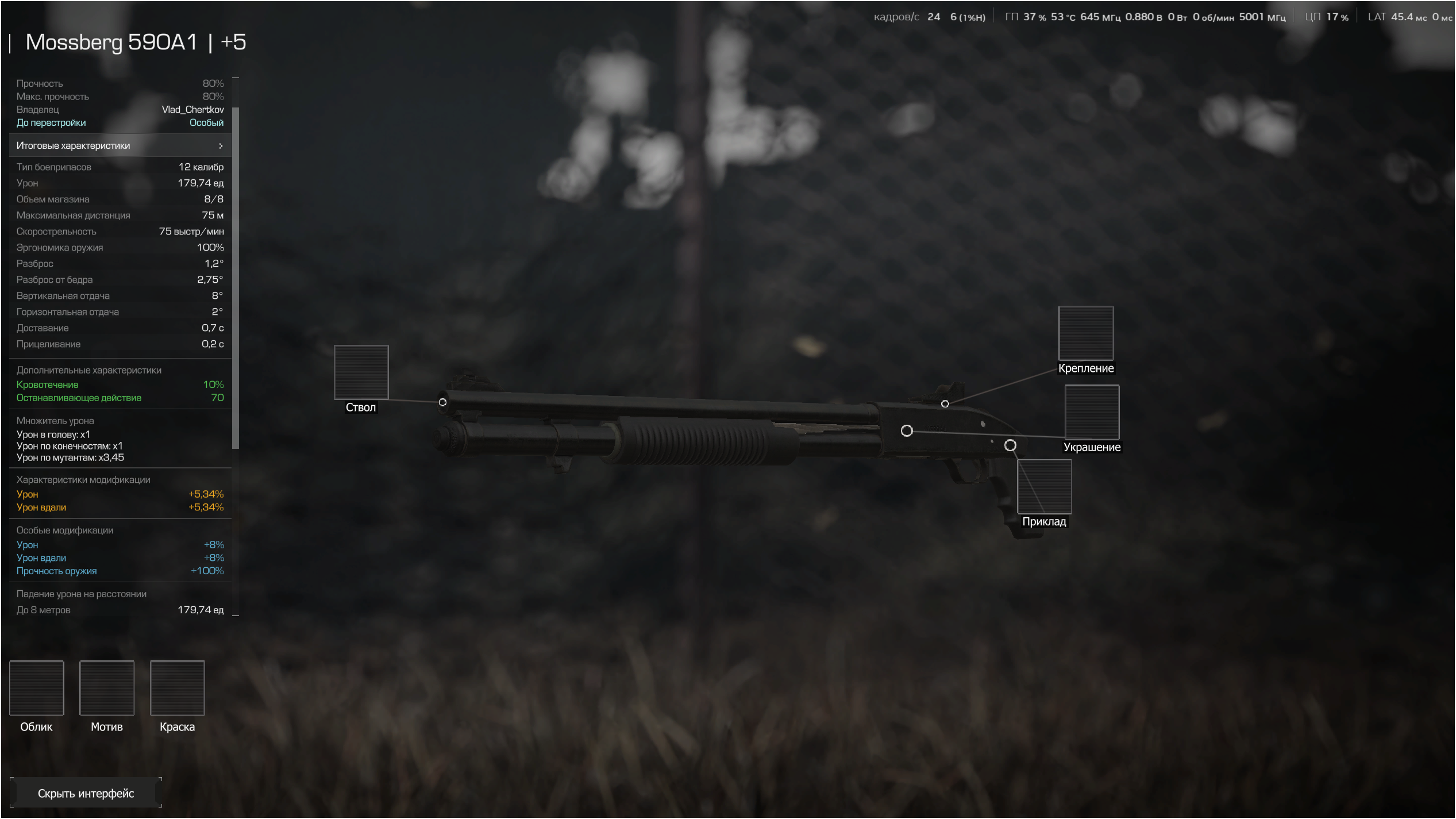Select the Крепление mount slot
The height and width of the screenshot is (819, 1456).
[1085, 333]
